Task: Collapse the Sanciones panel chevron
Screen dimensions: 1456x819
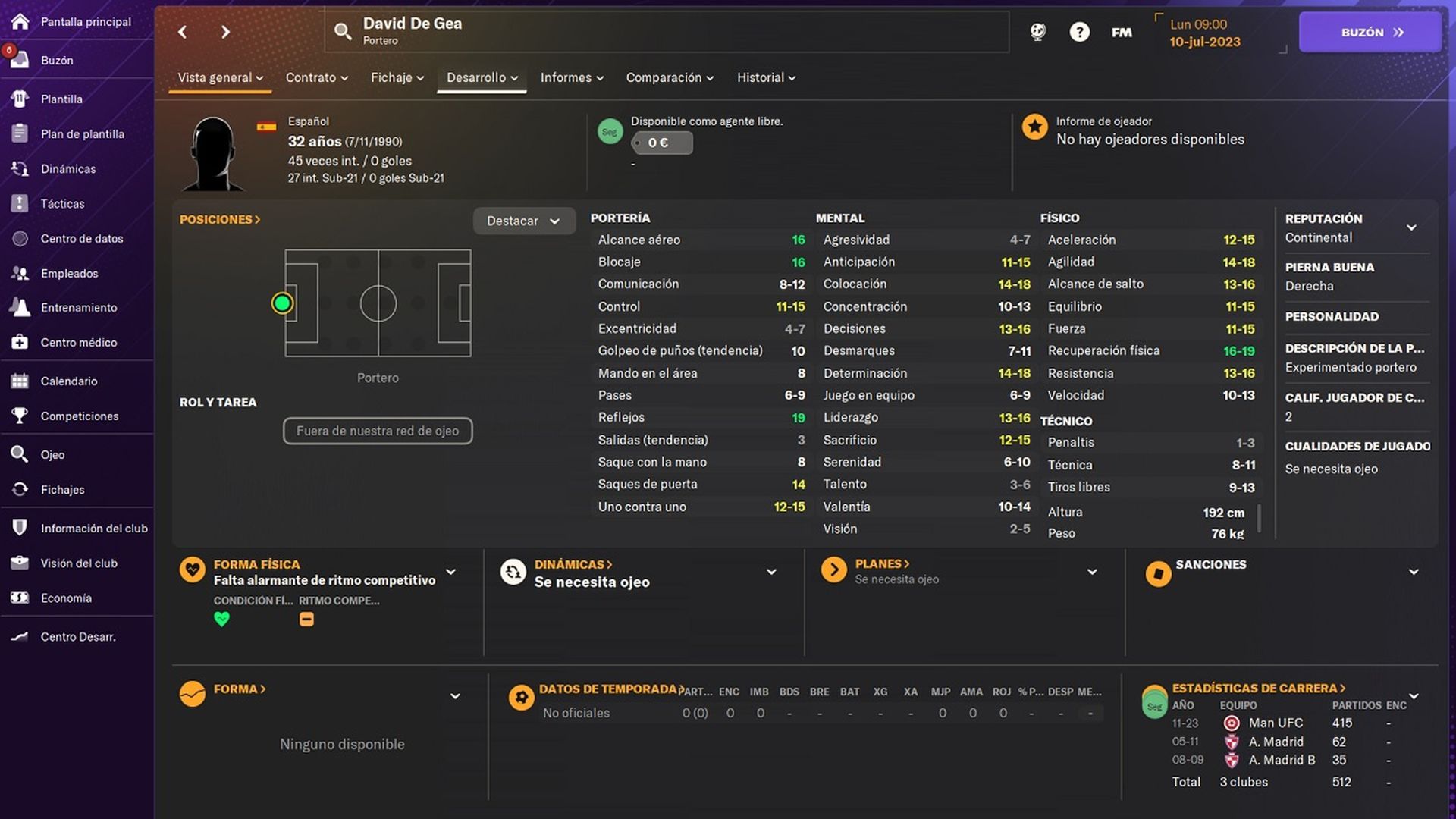Action: click(x=1412, y=572)
